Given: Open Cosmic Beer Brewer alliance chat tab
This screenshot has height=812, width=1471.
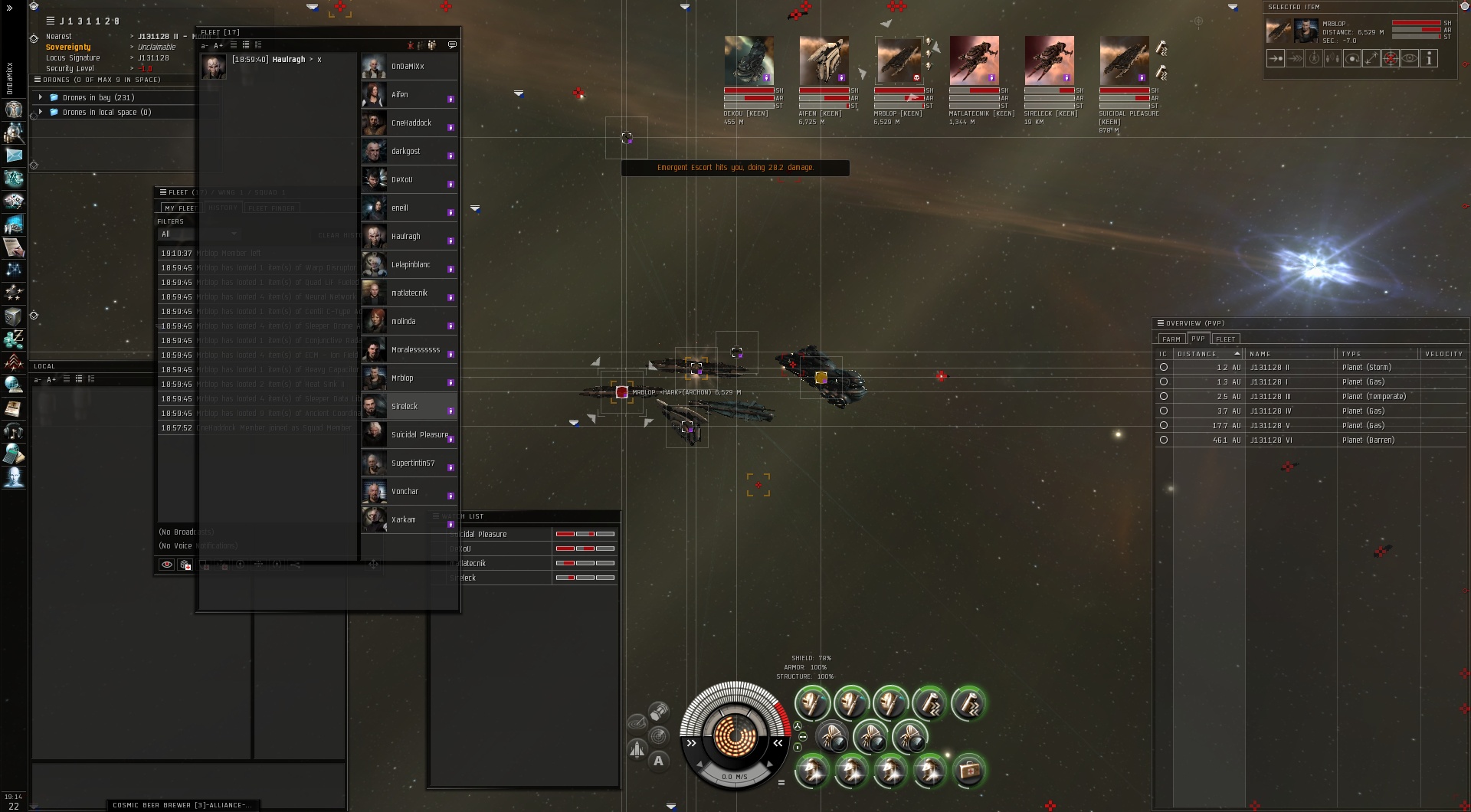Looking at the screenshot, I should pyautogui.click(x=182, y=805).
